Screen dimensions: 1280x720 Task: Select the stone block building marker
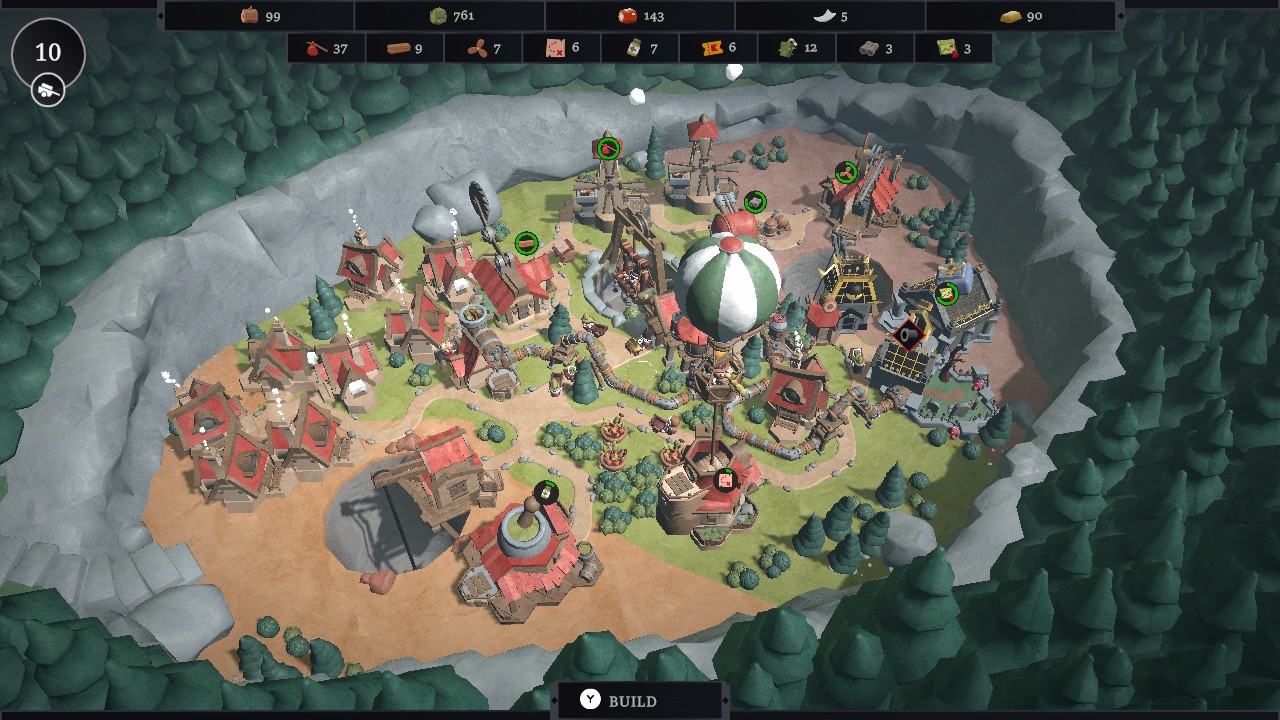[755, 202]
